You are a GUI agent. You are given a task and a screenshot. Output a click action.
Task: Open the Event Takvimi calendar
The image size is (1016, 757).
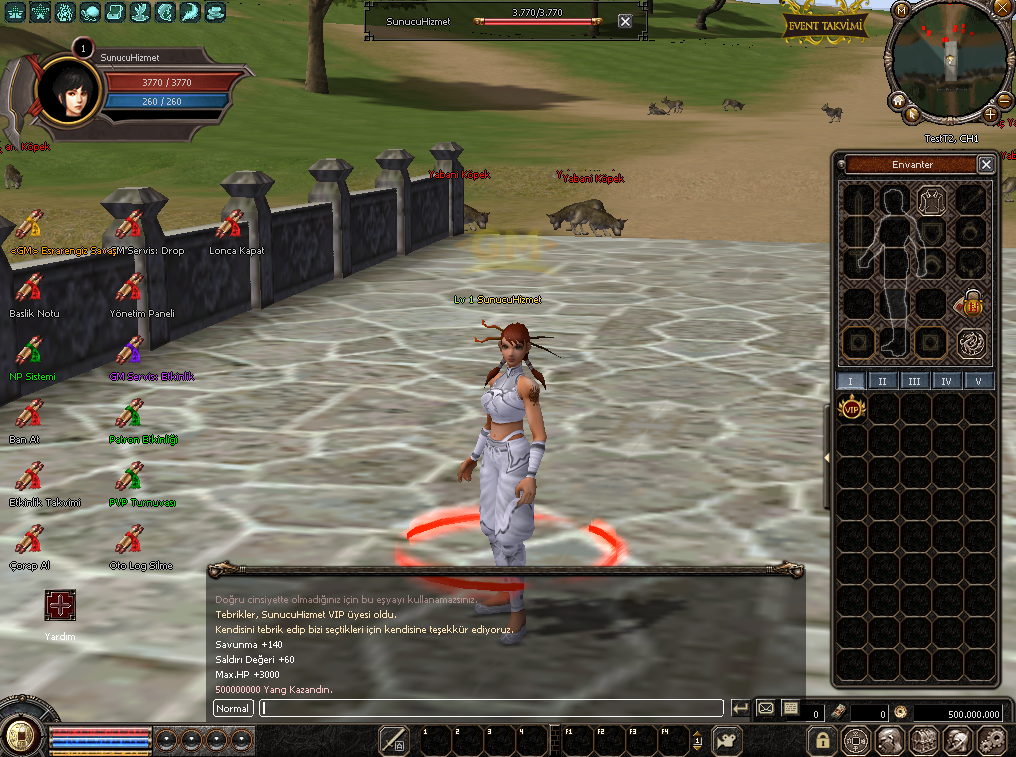coord(824,25)
